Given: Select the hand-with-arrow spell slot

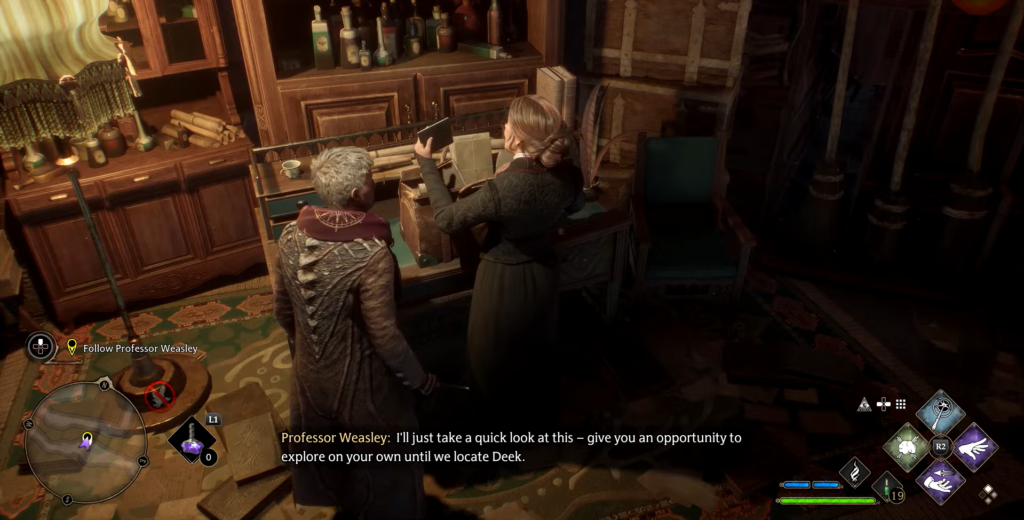Looking at the screenshot, I should [941, 481].
